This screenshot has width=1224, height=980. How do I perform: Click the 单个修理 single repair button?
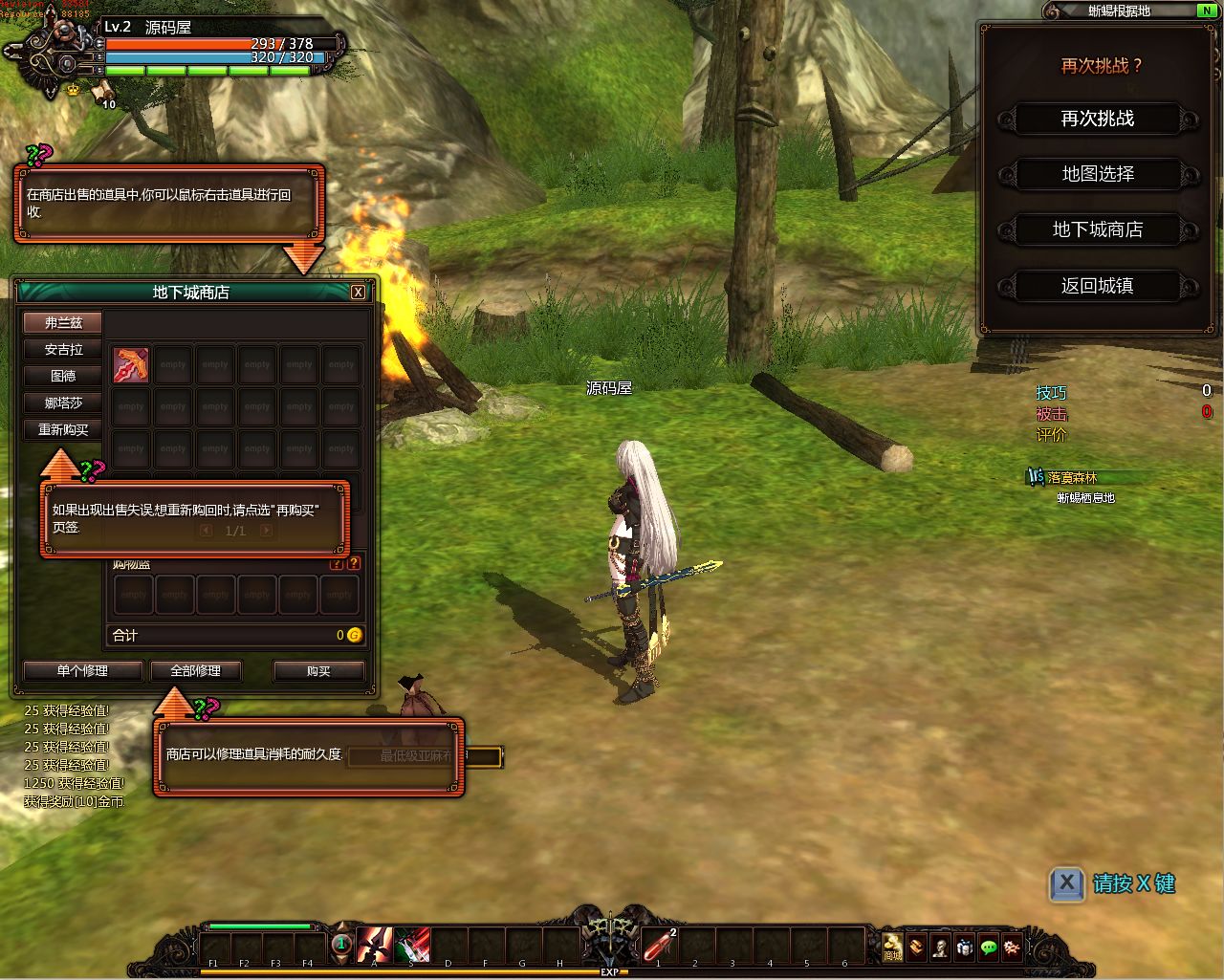[x=82, y=671]
